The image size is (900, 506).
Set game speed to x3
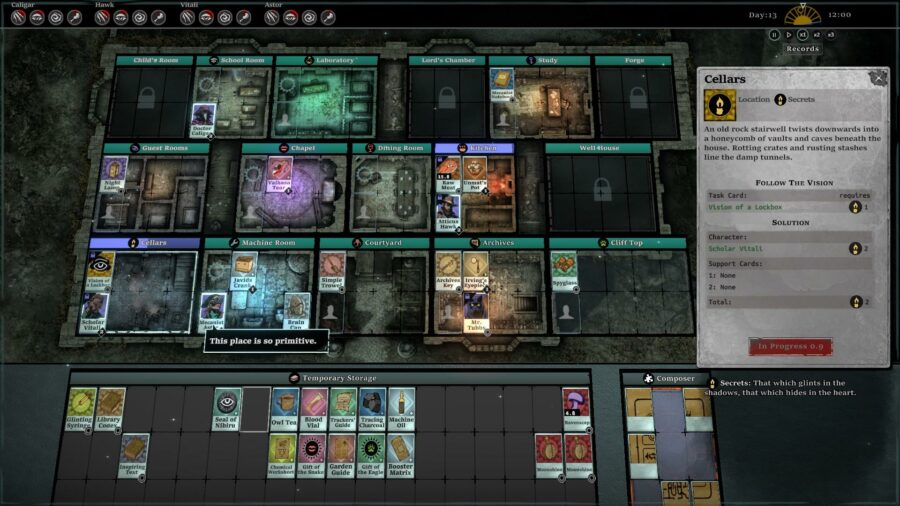click(x=830, y=35)
